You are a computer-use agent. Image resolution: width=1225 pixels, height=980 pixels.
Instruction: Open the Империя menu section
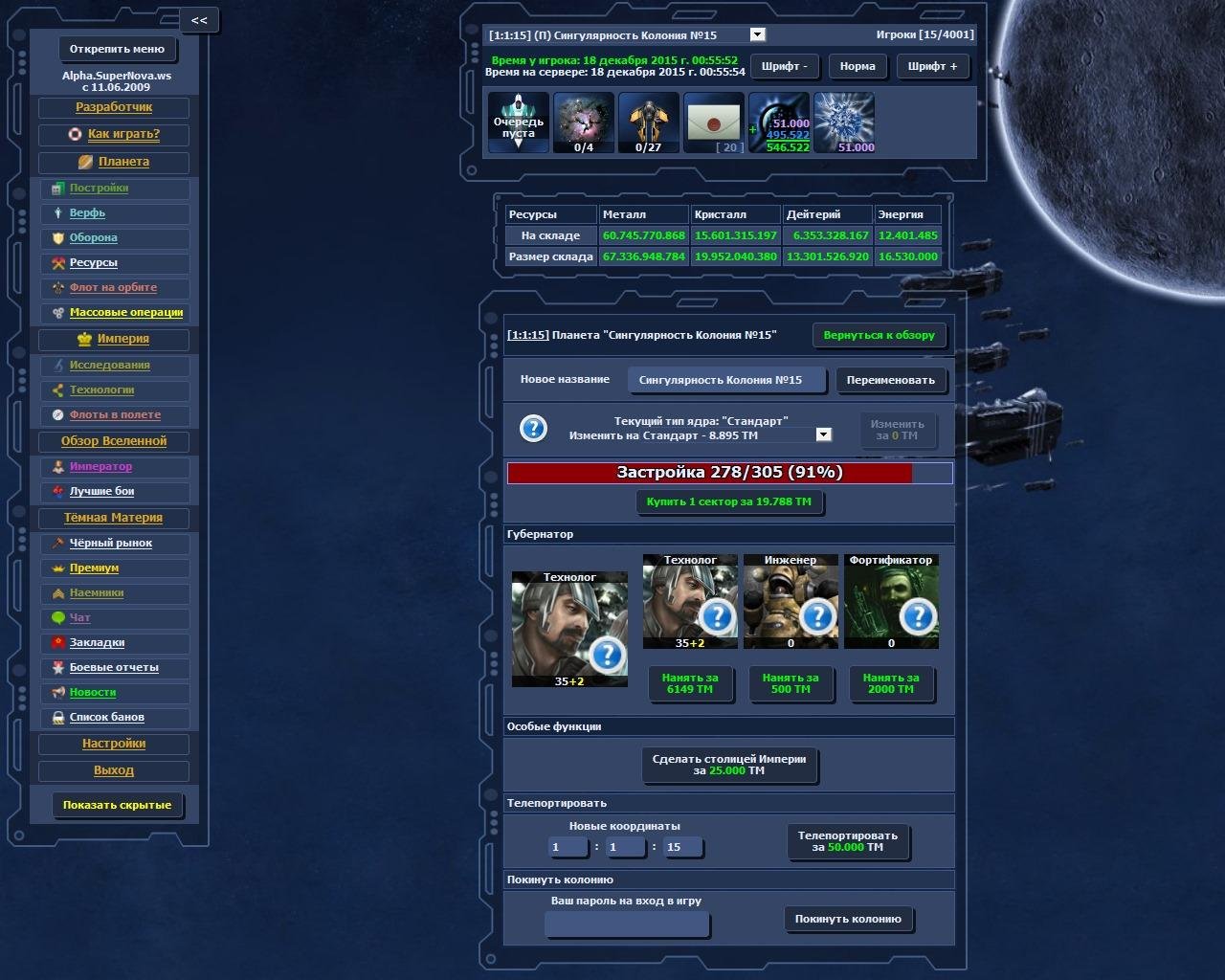coord(114,339)
